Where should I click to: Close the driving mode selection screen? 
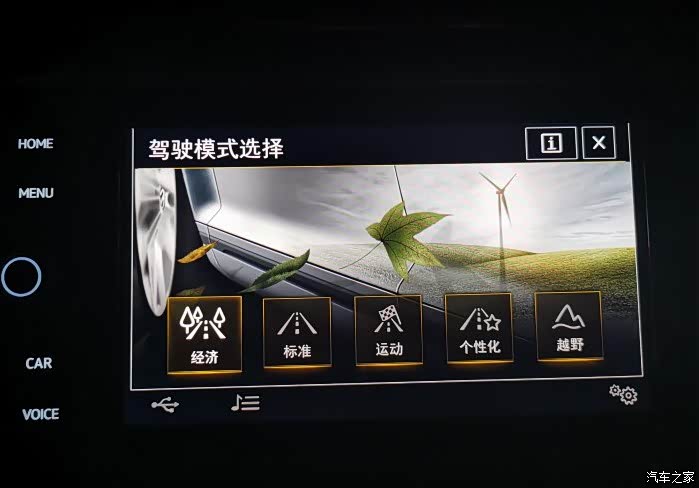tap(598, 143)
